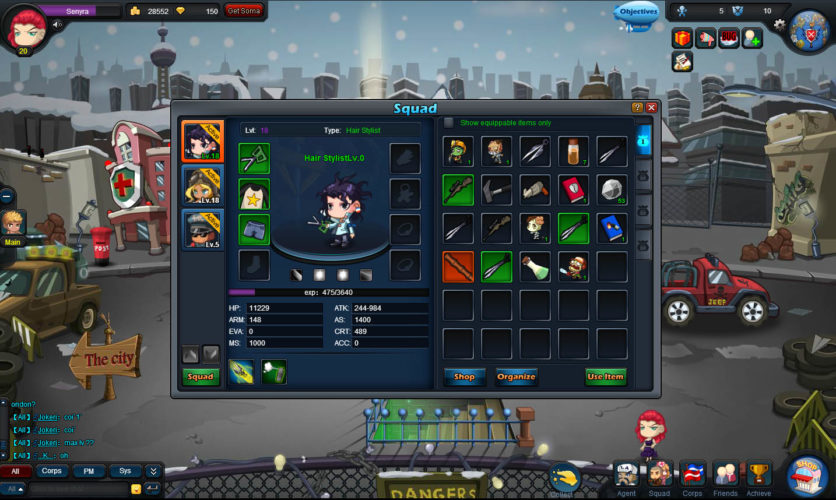Open the red gift box icon
The height and width of the screenshot is (500, 836).
[x=683, y=38]
